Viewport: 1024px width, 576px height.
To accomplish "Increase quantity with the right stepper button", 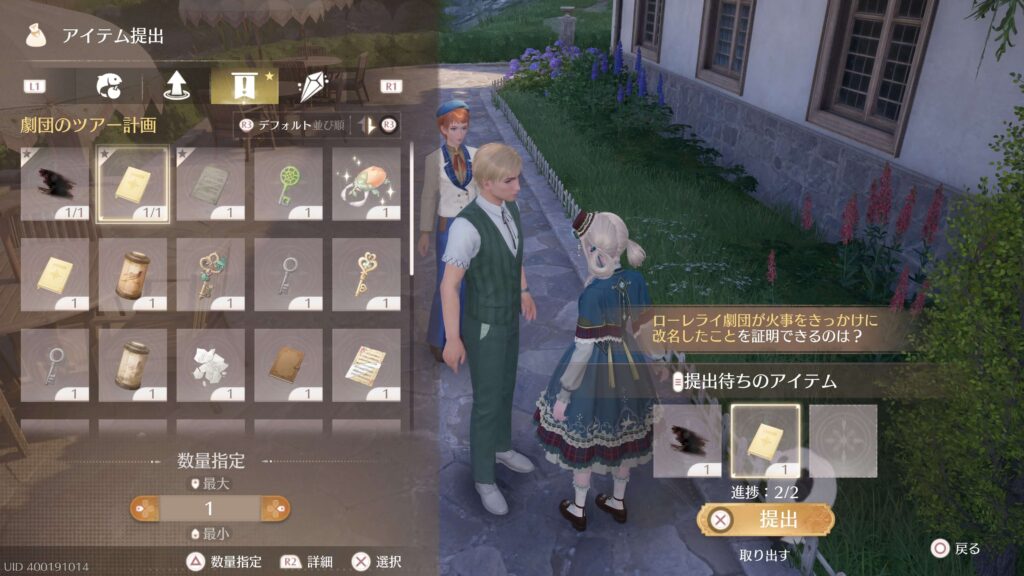I will [x=275, y=508].
